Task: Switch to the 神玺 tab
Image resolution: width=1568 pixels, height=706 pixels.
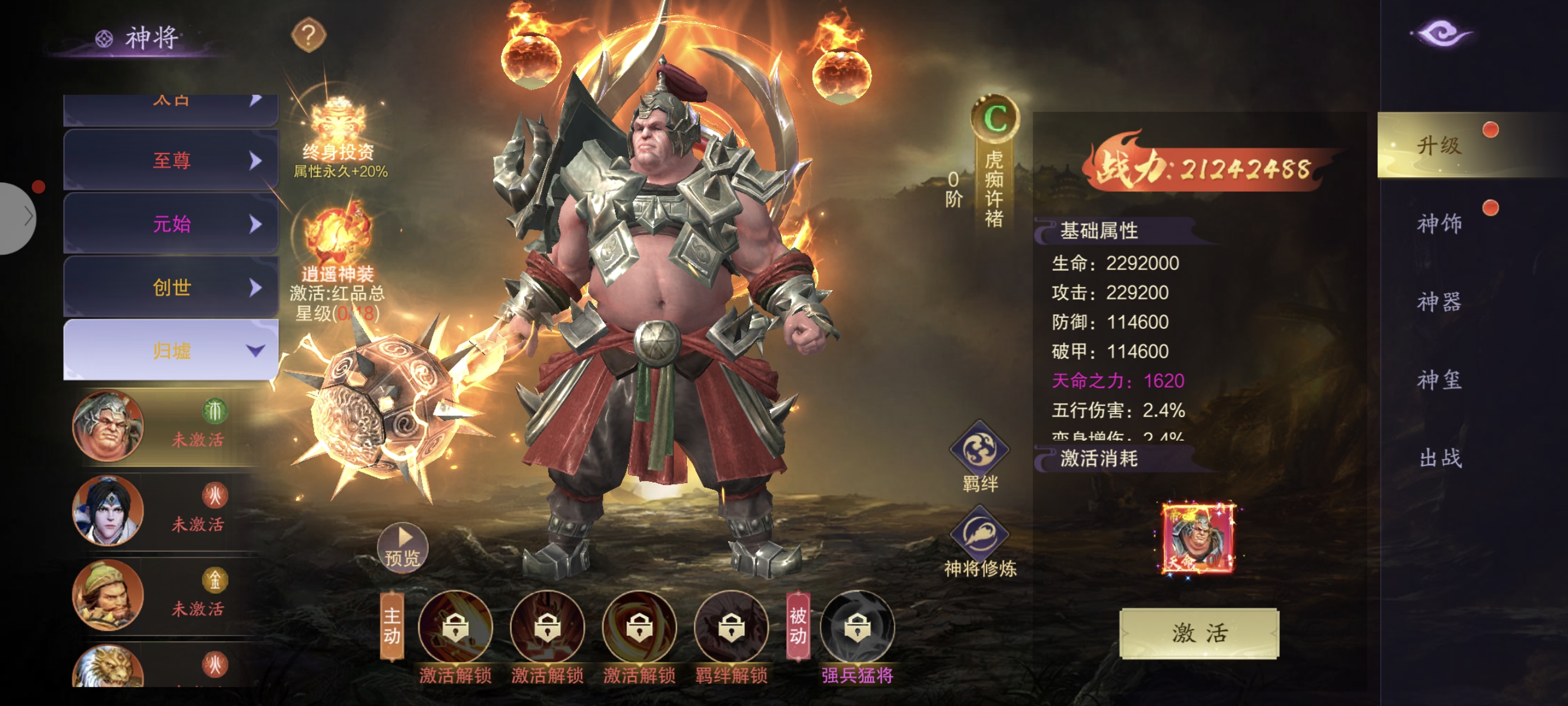Action: (x=1439, y=380)
